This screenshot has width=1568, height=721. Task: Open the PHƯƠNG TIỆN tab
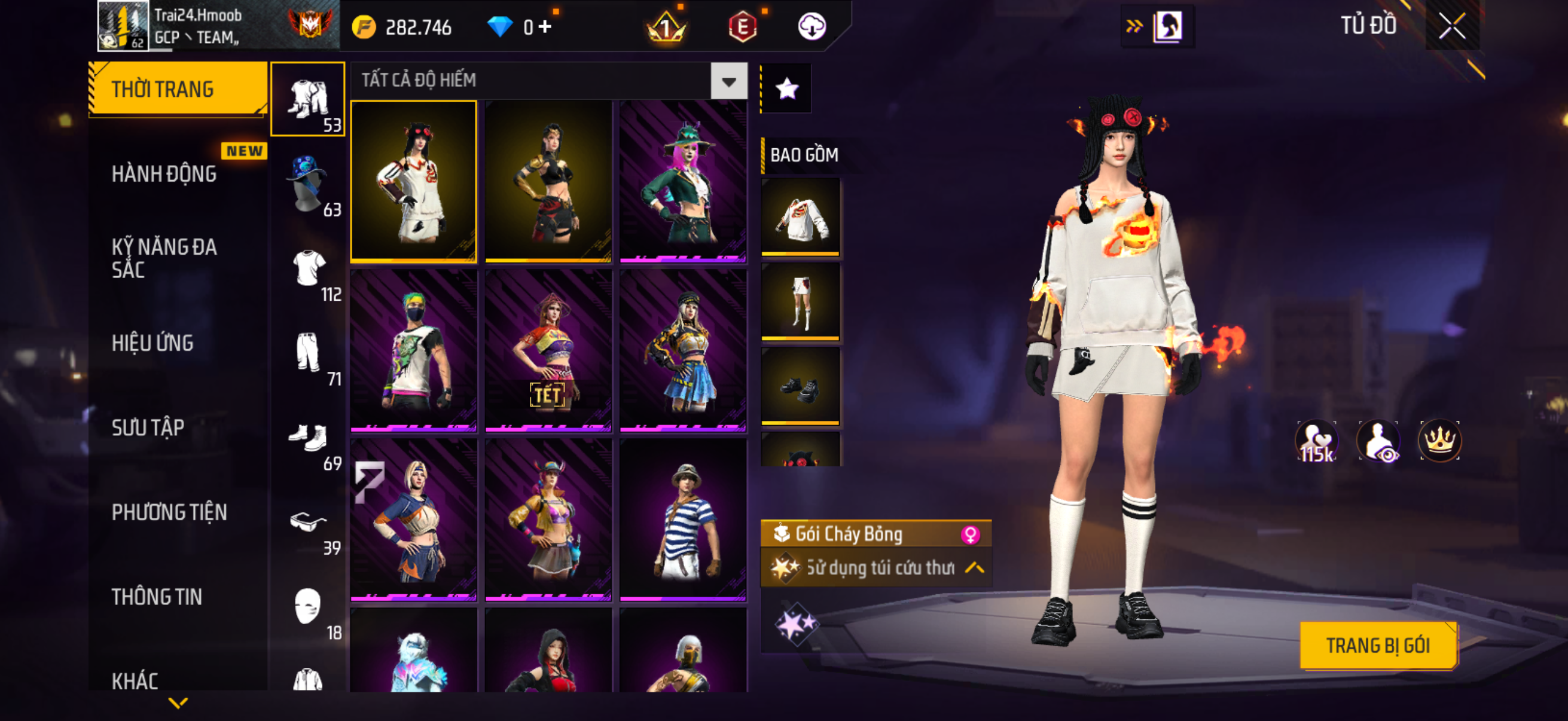[x=169, y=512]
